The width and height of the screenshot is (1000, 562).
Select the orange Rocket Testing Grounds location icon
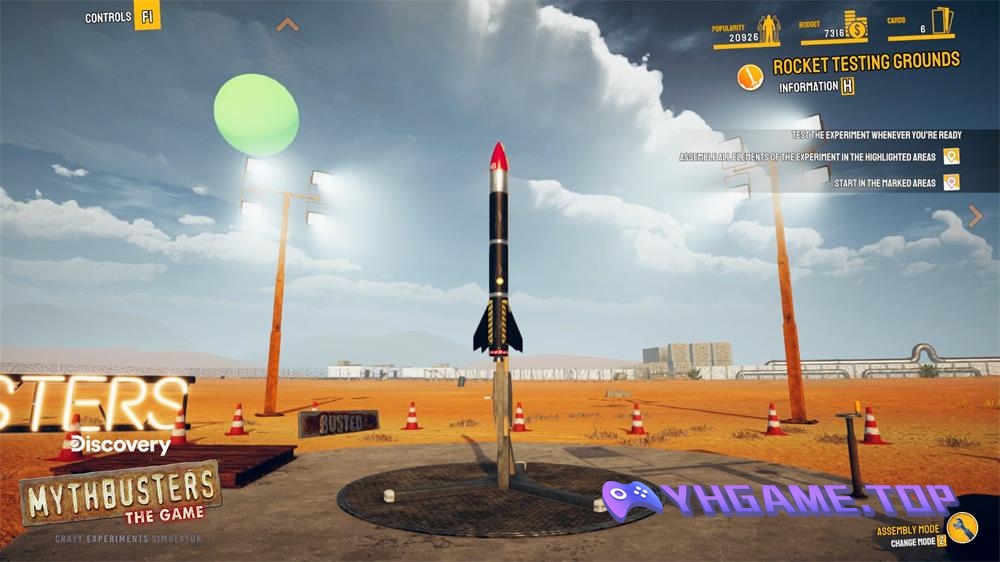(750, 76)
